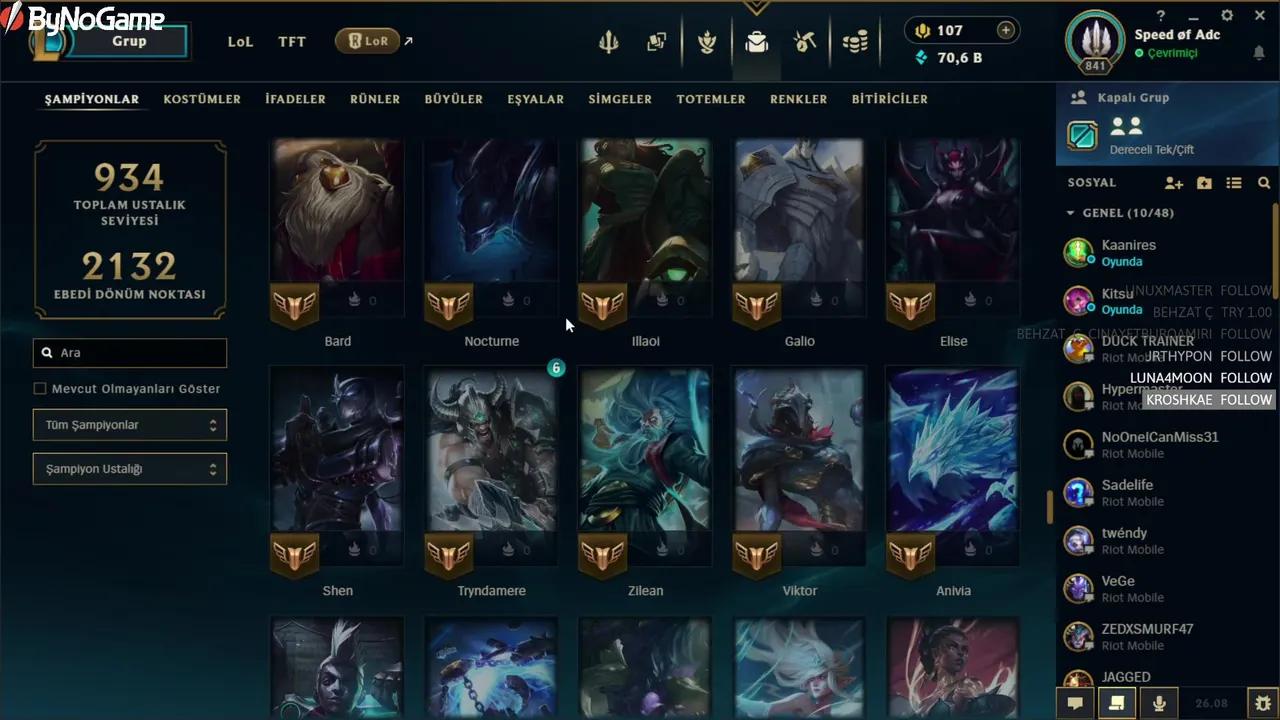The height and width of the screenshot is (720, 1280).
Task: Open friend requests folder icon
Action: pyautogui.click(x=1204, y=183)
